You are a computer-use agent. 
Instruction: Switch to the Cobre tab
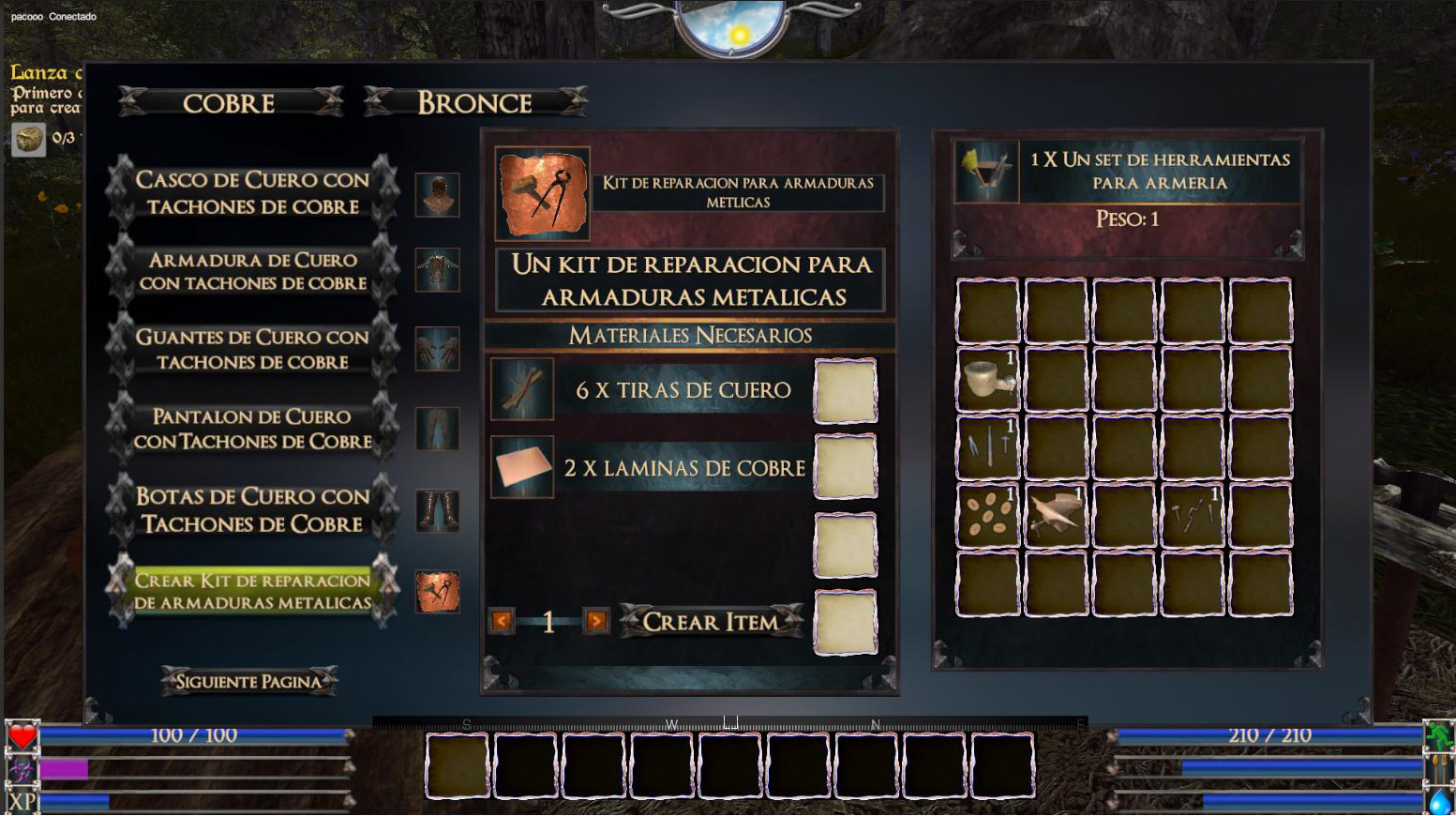click(229, 102)
